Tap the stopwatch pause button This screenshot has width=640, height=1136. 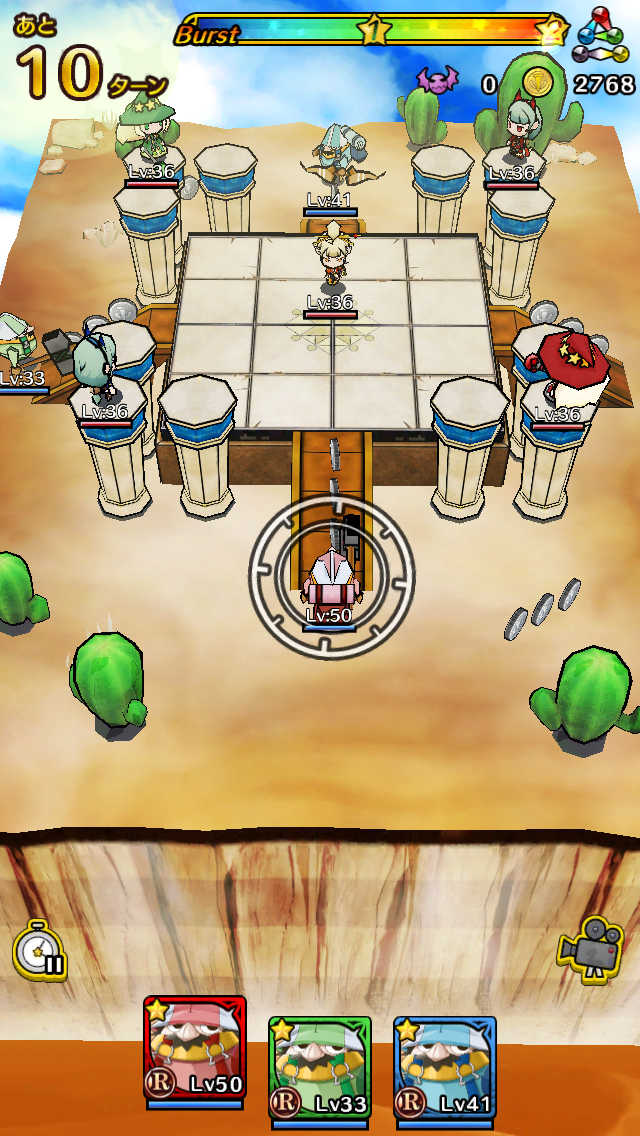pos(40,949)
